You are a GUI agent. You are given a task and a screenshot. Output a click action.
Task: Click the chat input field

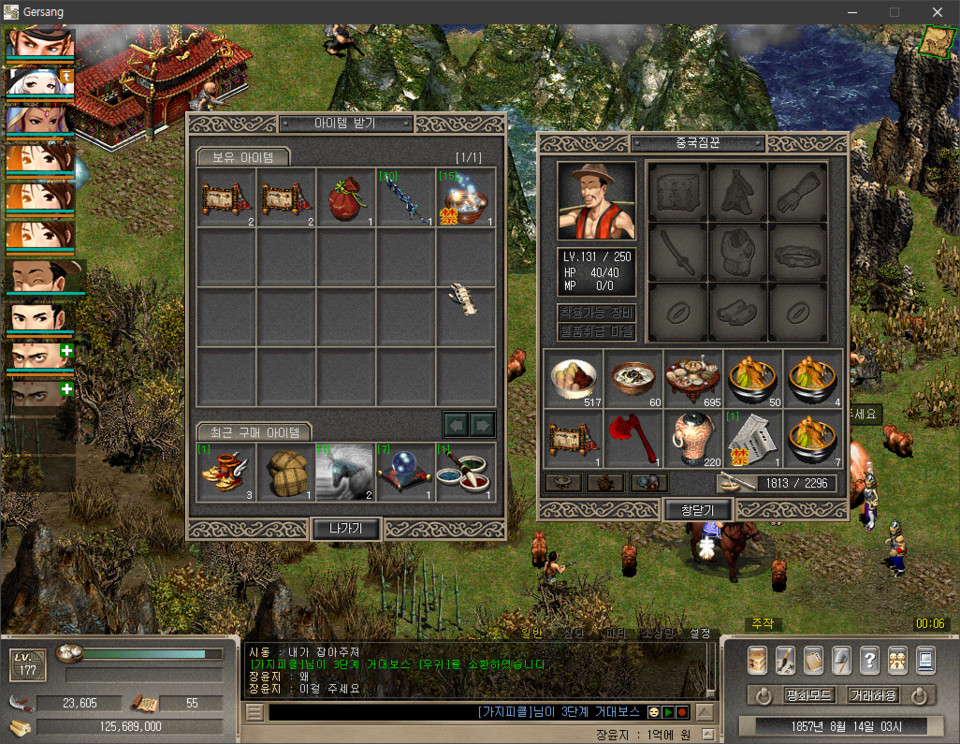click(370, 712)
